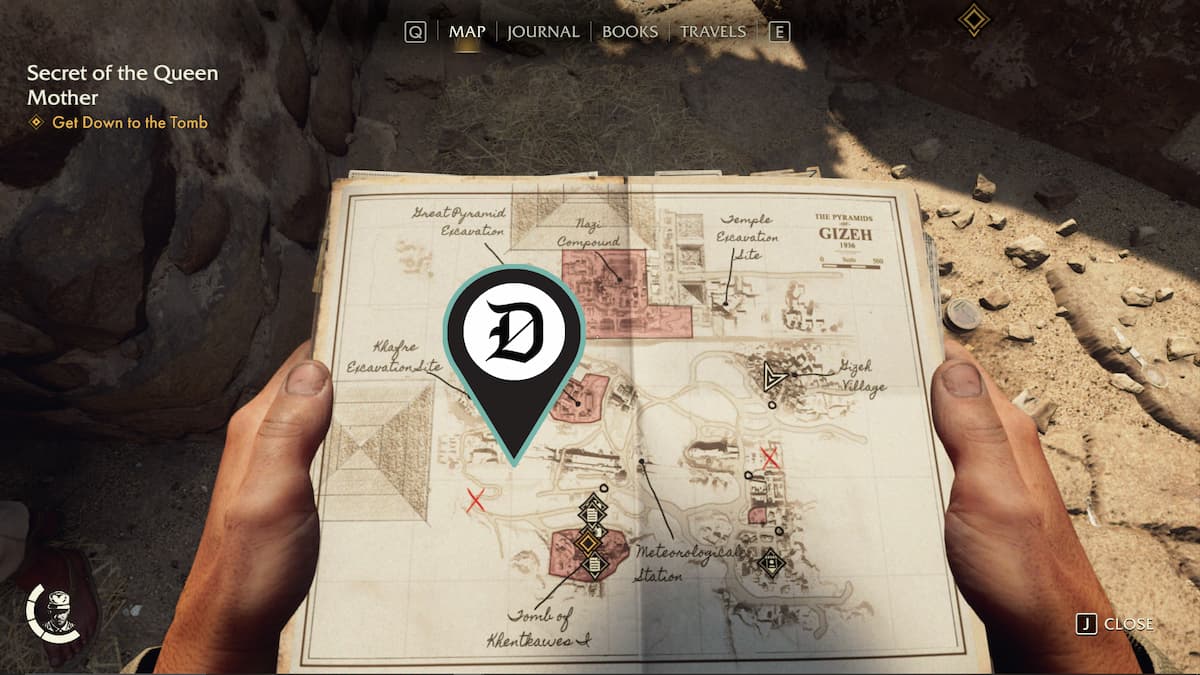
Task: Switch to the Journal tab
Action: pyautogui.click(x=543, y=32)
